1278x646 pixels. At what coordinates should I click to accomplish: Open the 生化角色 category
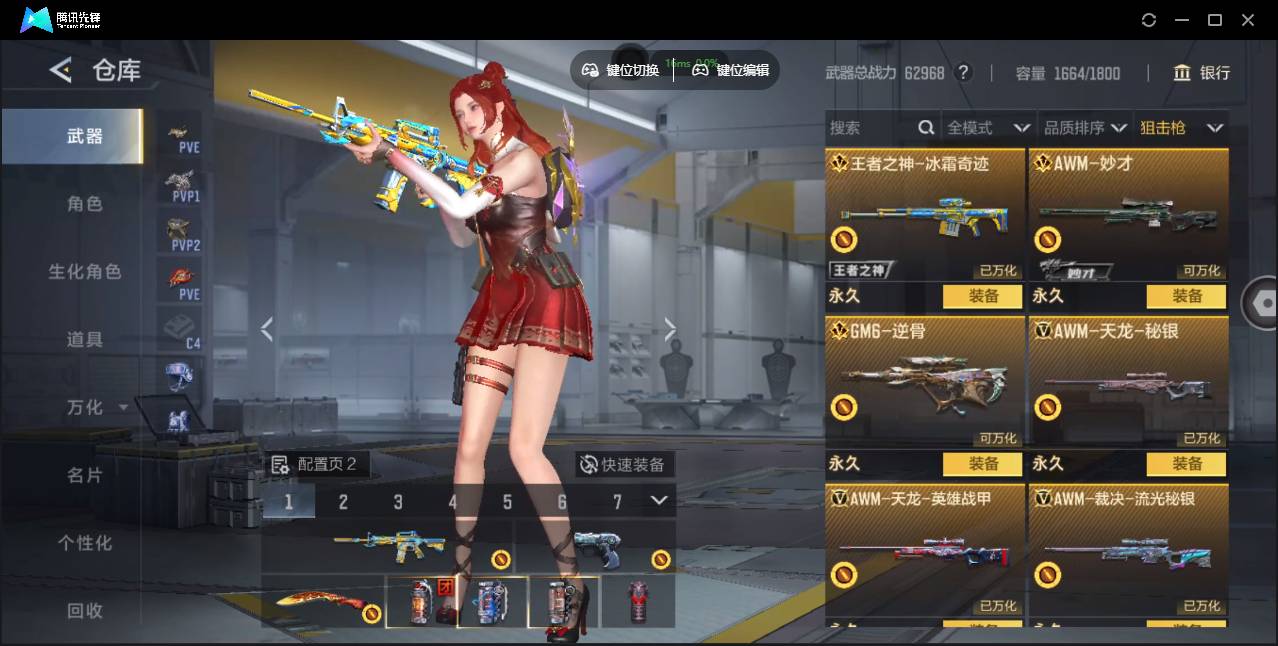[85, 272]
